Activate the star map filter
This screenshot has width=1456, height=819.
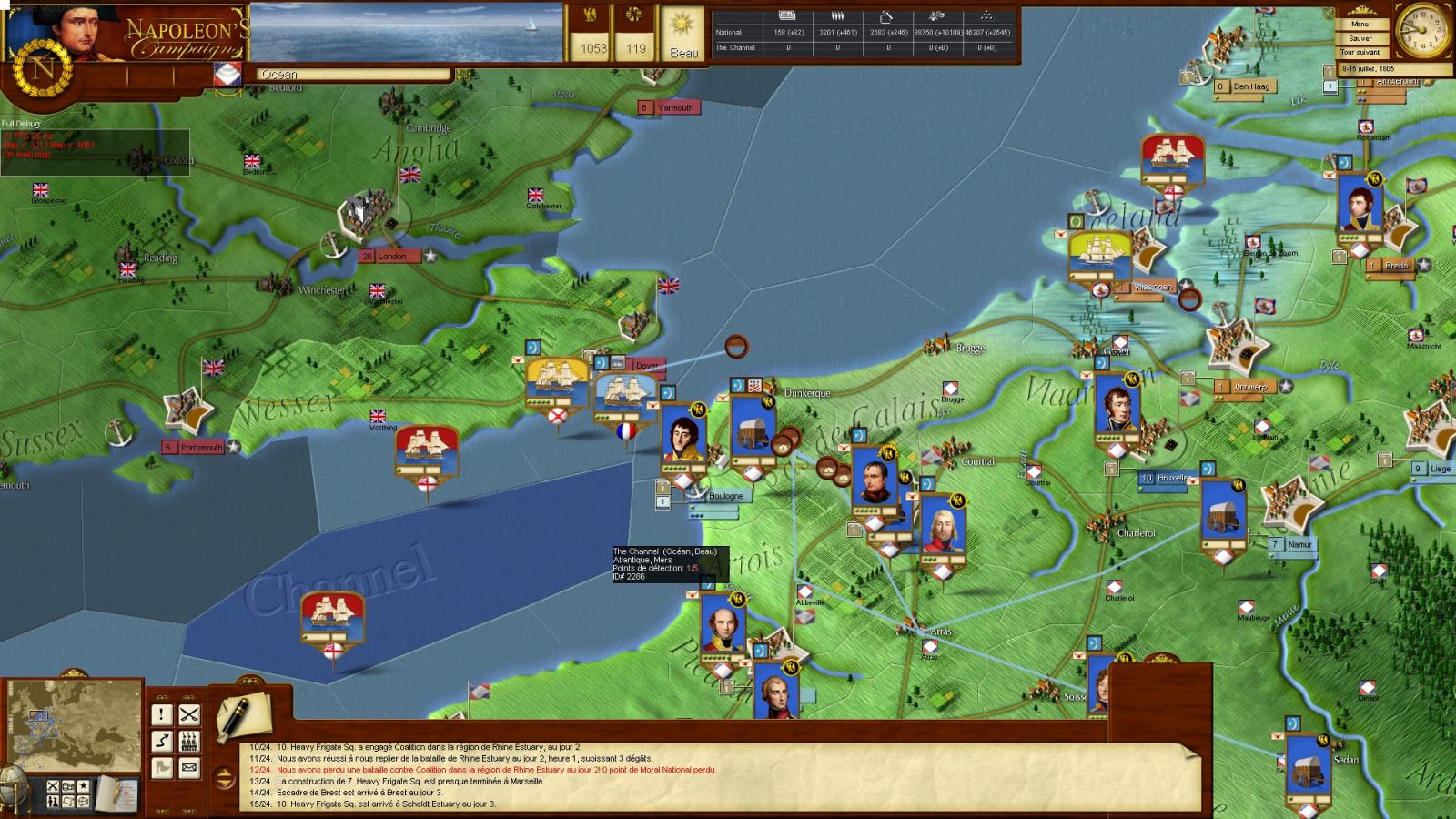pyautogui.click(x=84, y=785)
